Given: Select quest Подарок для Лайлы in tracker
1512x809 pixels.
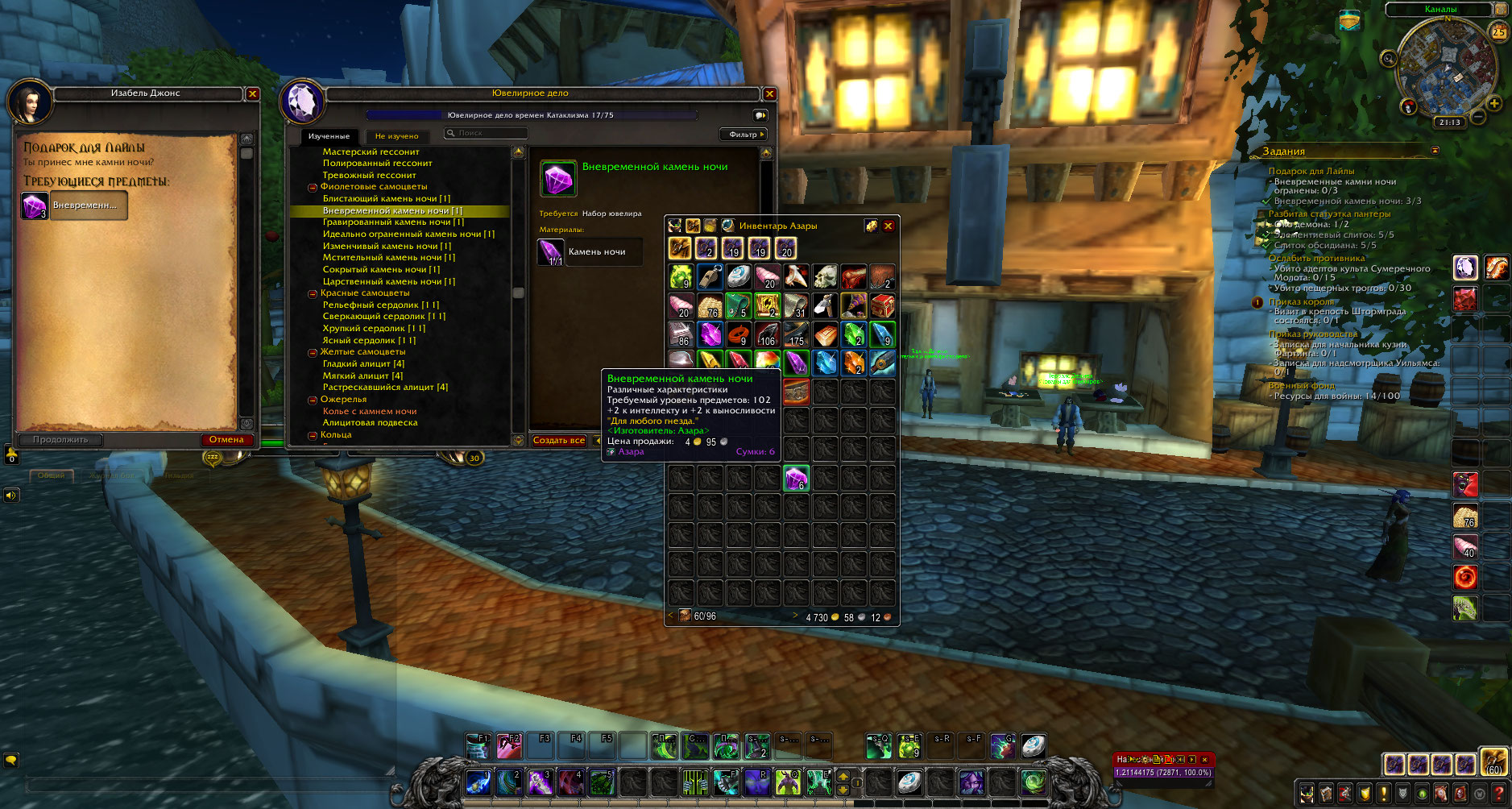Looking at the screenshot, I should (x=1311, y=171).
